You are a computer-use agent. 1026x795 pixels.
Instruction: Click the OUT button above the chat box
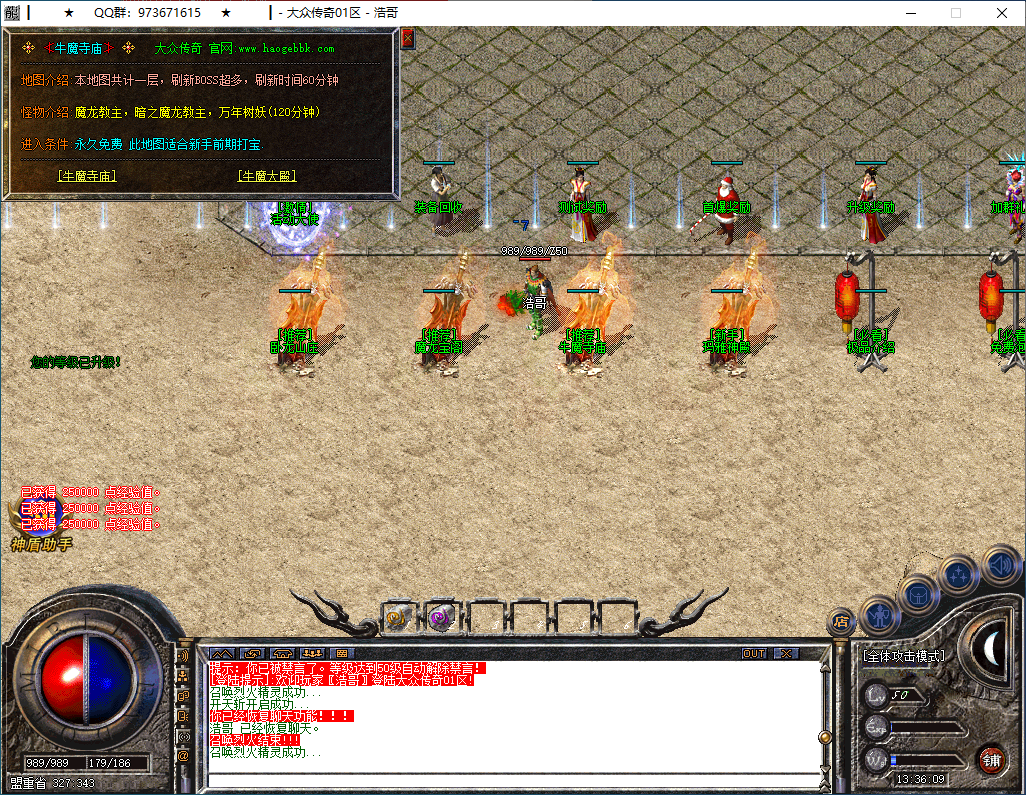[x=754, y=653]
